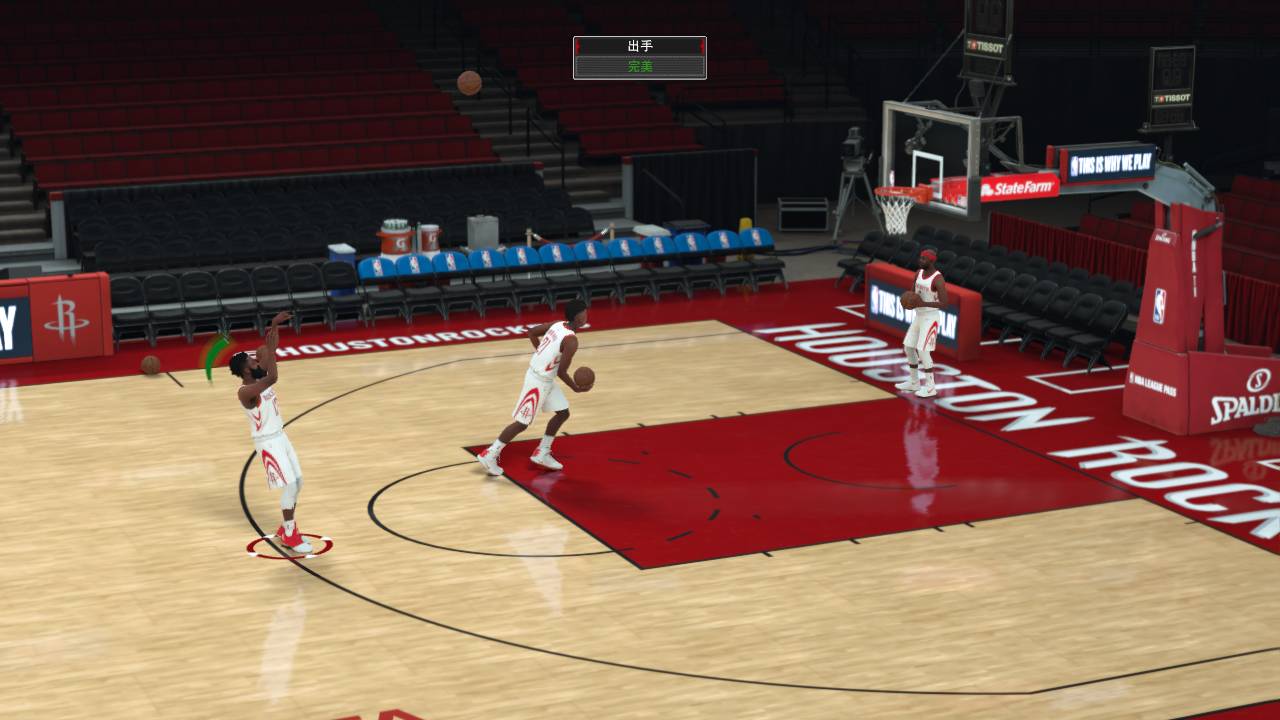
Task: Click the basketball rim and net
Action: (898, 199)
